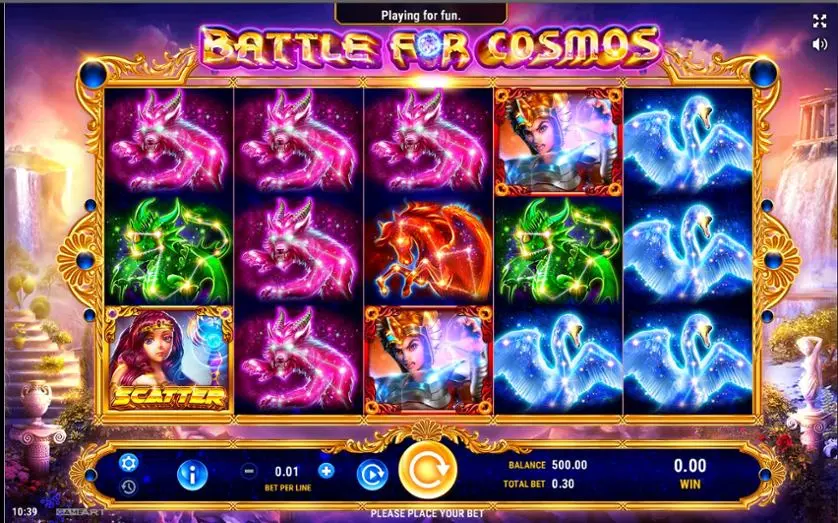Mute the game sound
Viewport: 838px width, 523px height.
click(820, 45)
